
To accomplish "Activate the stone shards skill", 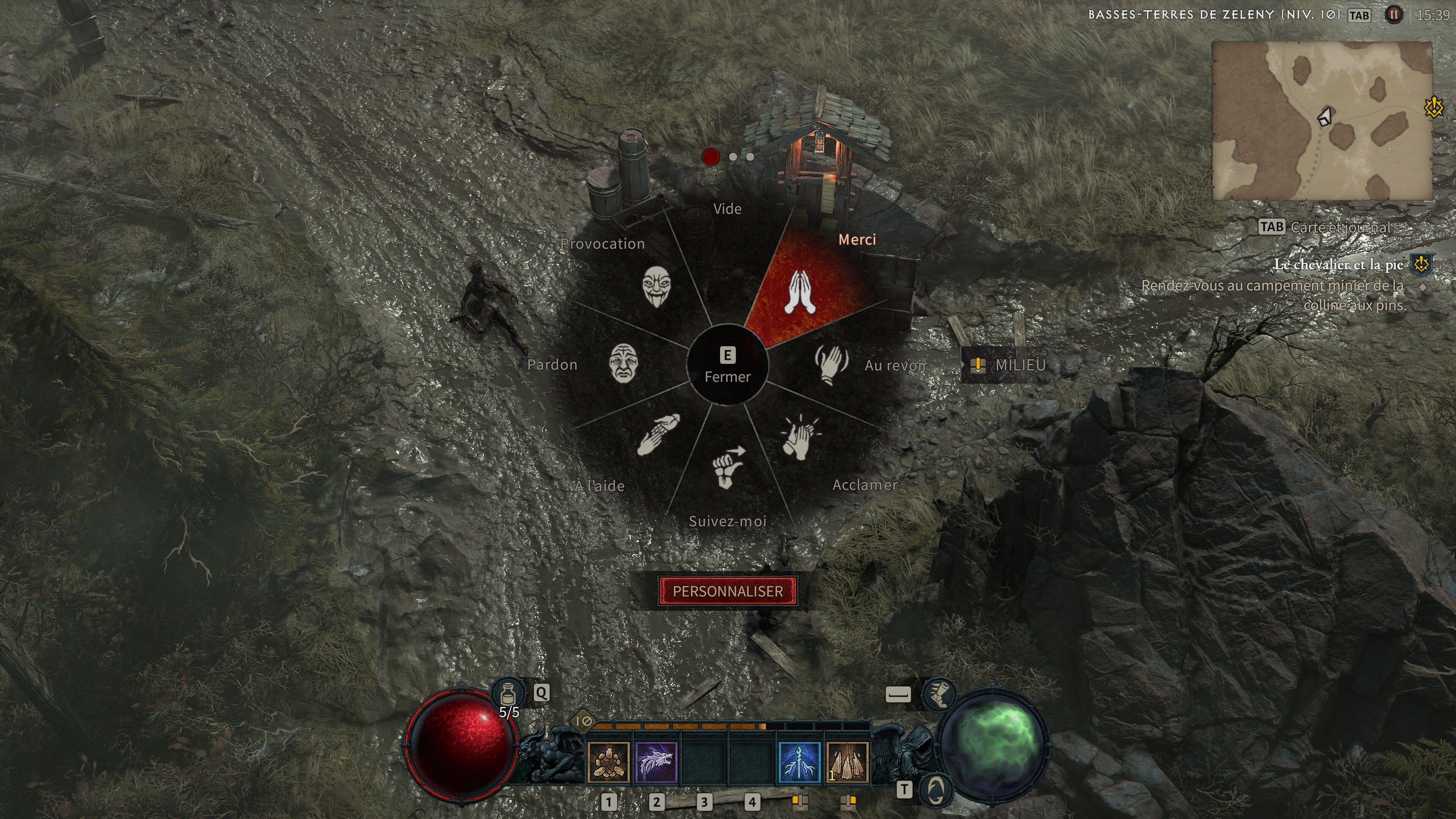I will click(608, 763).
